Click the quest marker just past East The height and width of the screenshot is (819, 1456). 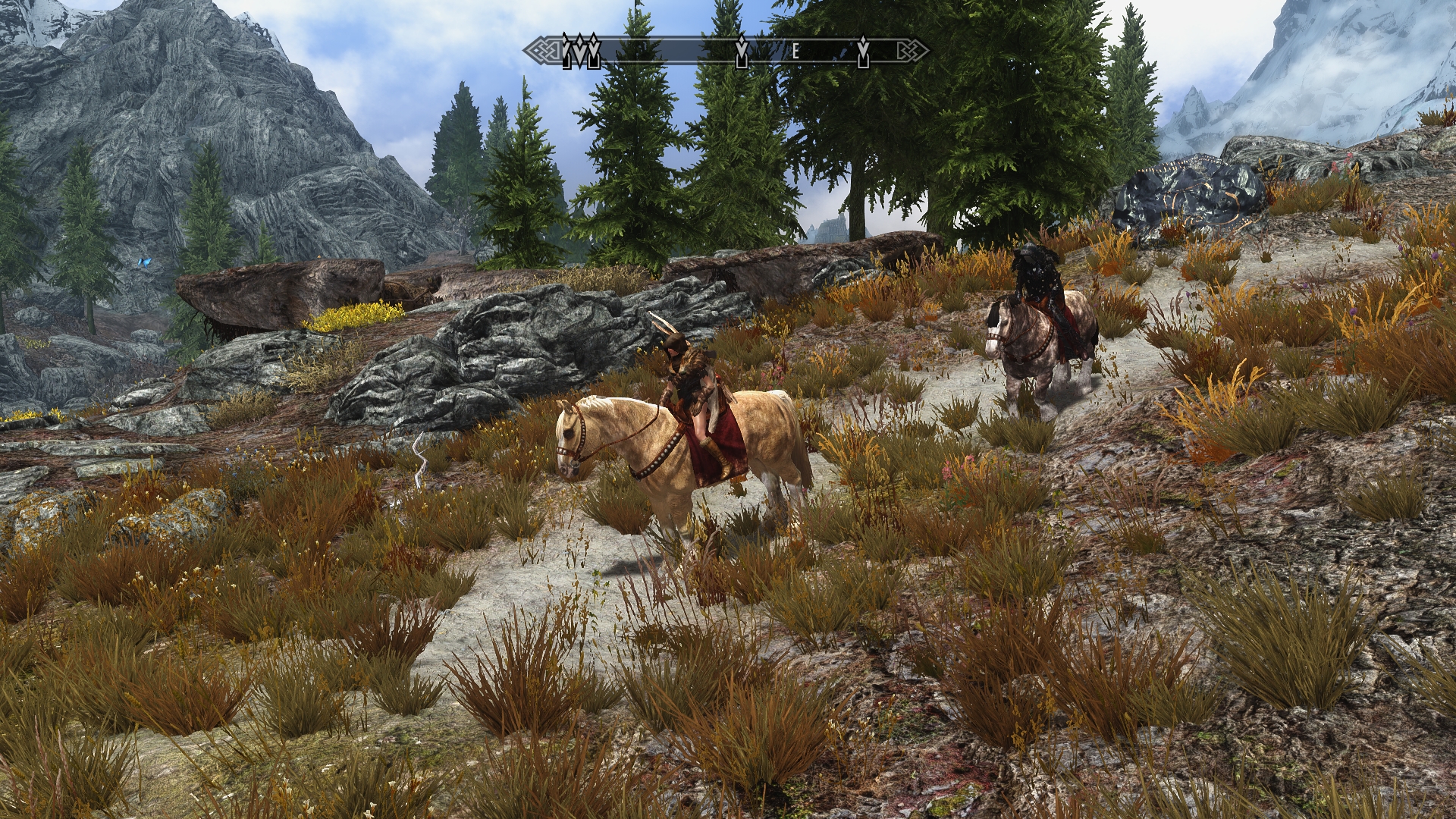pos(863,51)
